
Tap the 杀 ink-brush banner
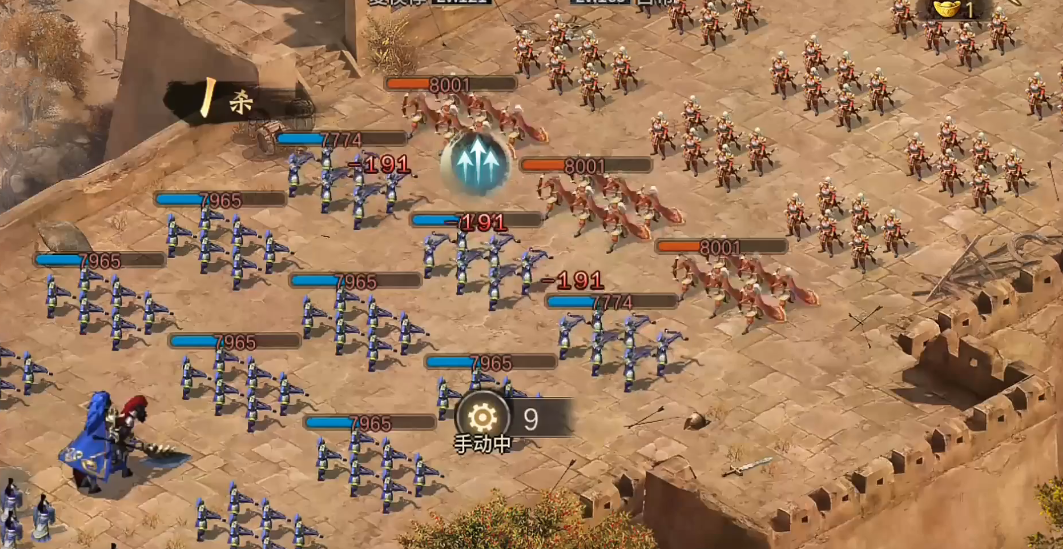[226, 101]
